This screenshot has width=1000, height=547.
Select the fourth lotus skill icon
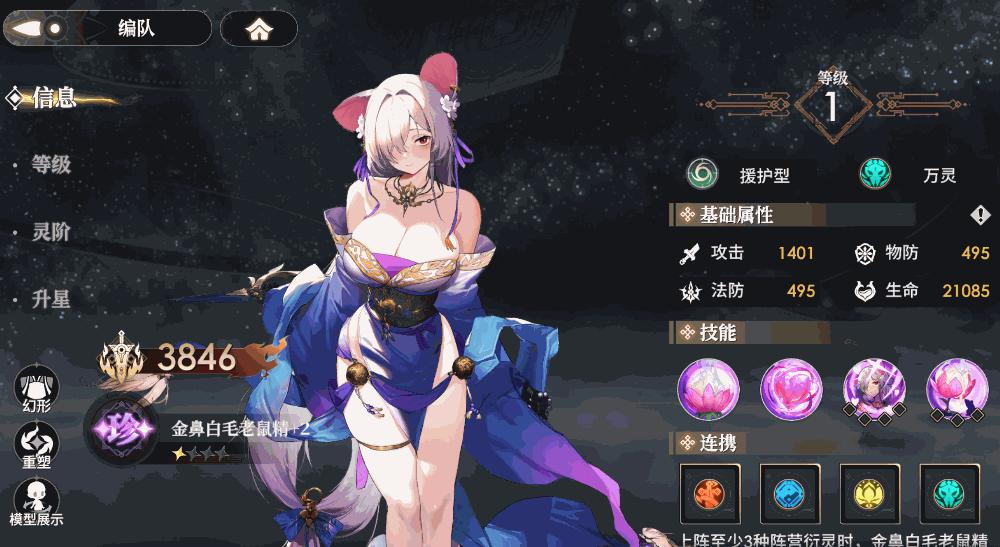point(957,388)
